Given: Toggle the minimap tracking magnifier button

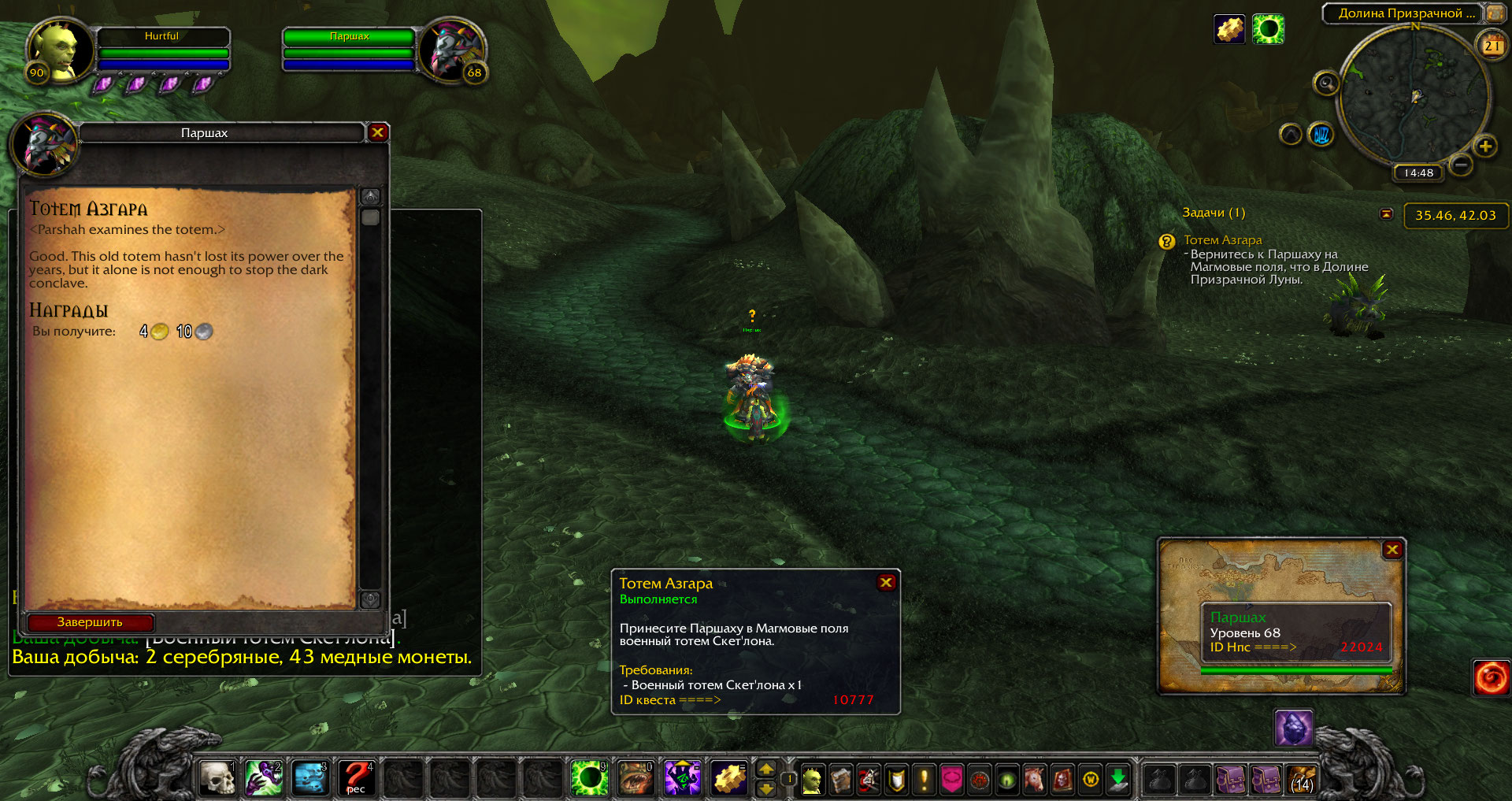Looking at the screenshot, I should [x=1326, y=83].
